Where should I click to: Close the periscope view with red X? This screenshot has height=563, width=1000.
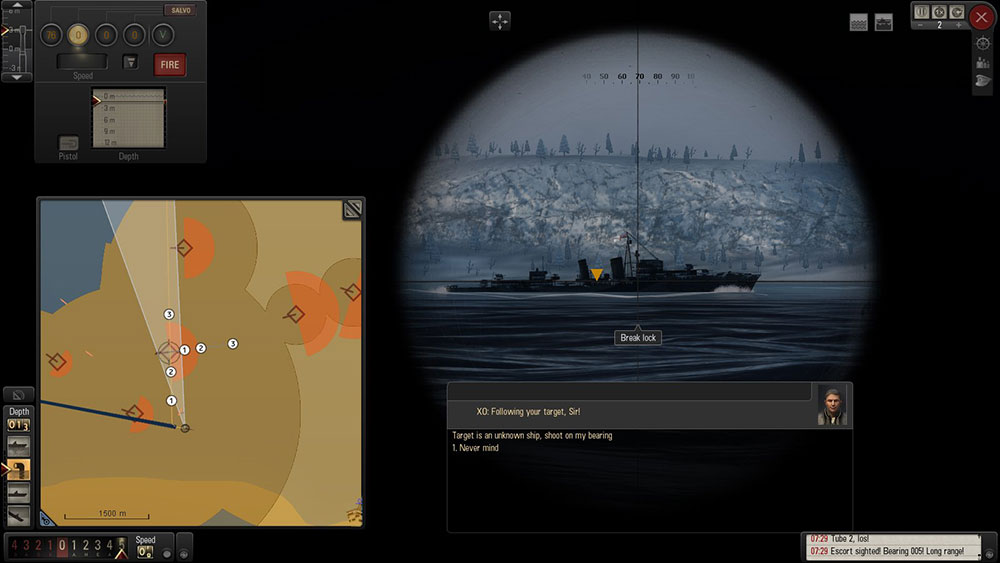click(982, 17)
